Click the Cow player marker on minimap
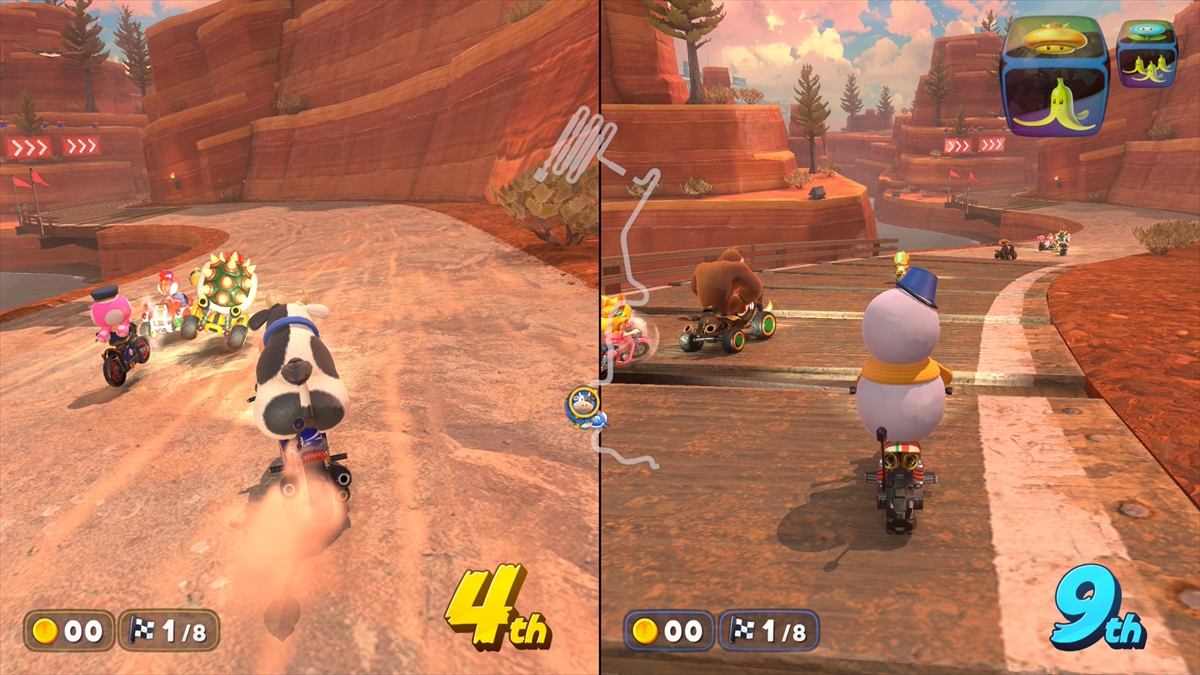The width and height of the screenshot is (1200, 675). [582, 405]
